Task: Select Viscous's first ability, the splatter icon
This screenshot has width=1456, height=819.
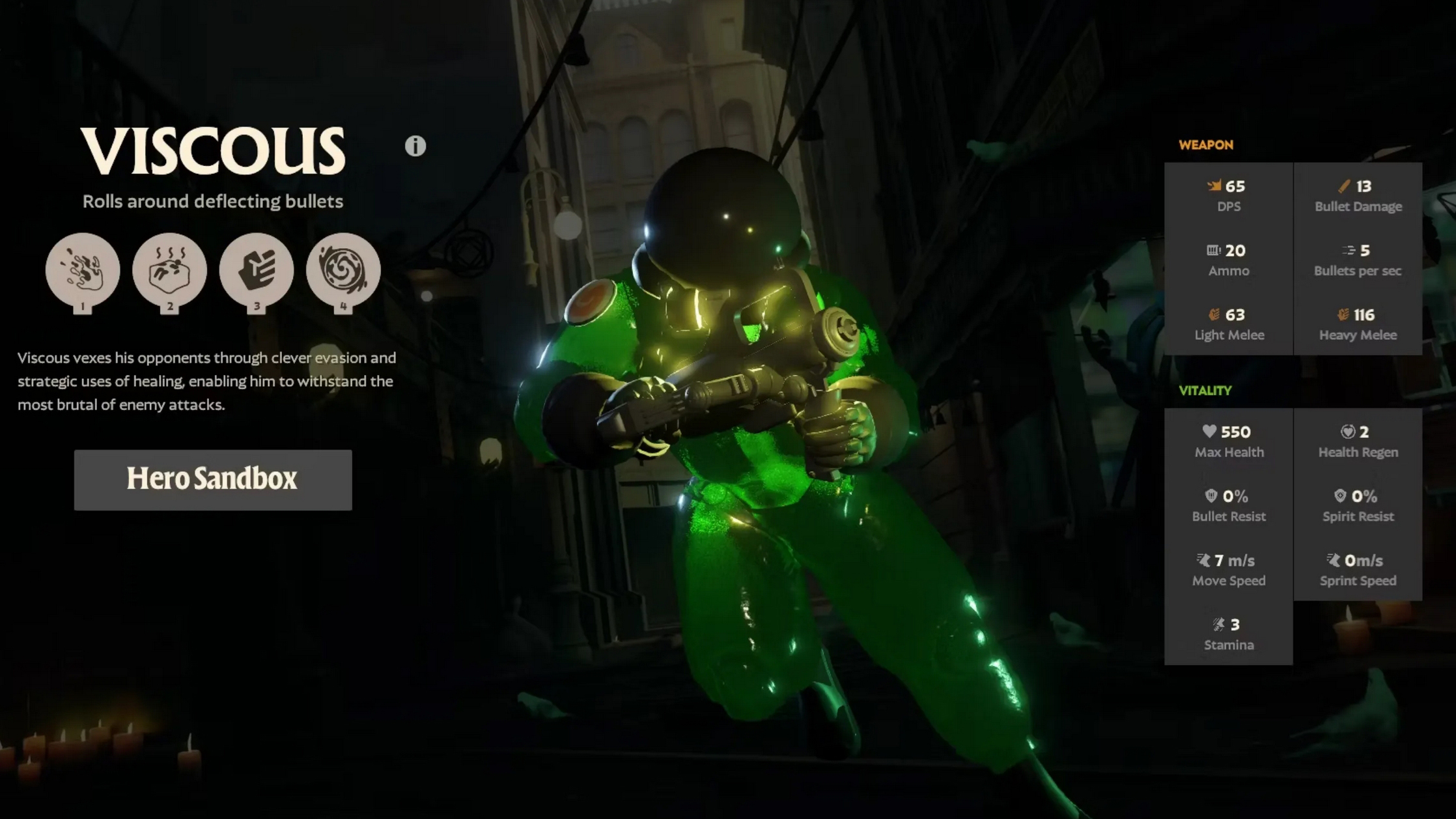Action: (83, 270)
